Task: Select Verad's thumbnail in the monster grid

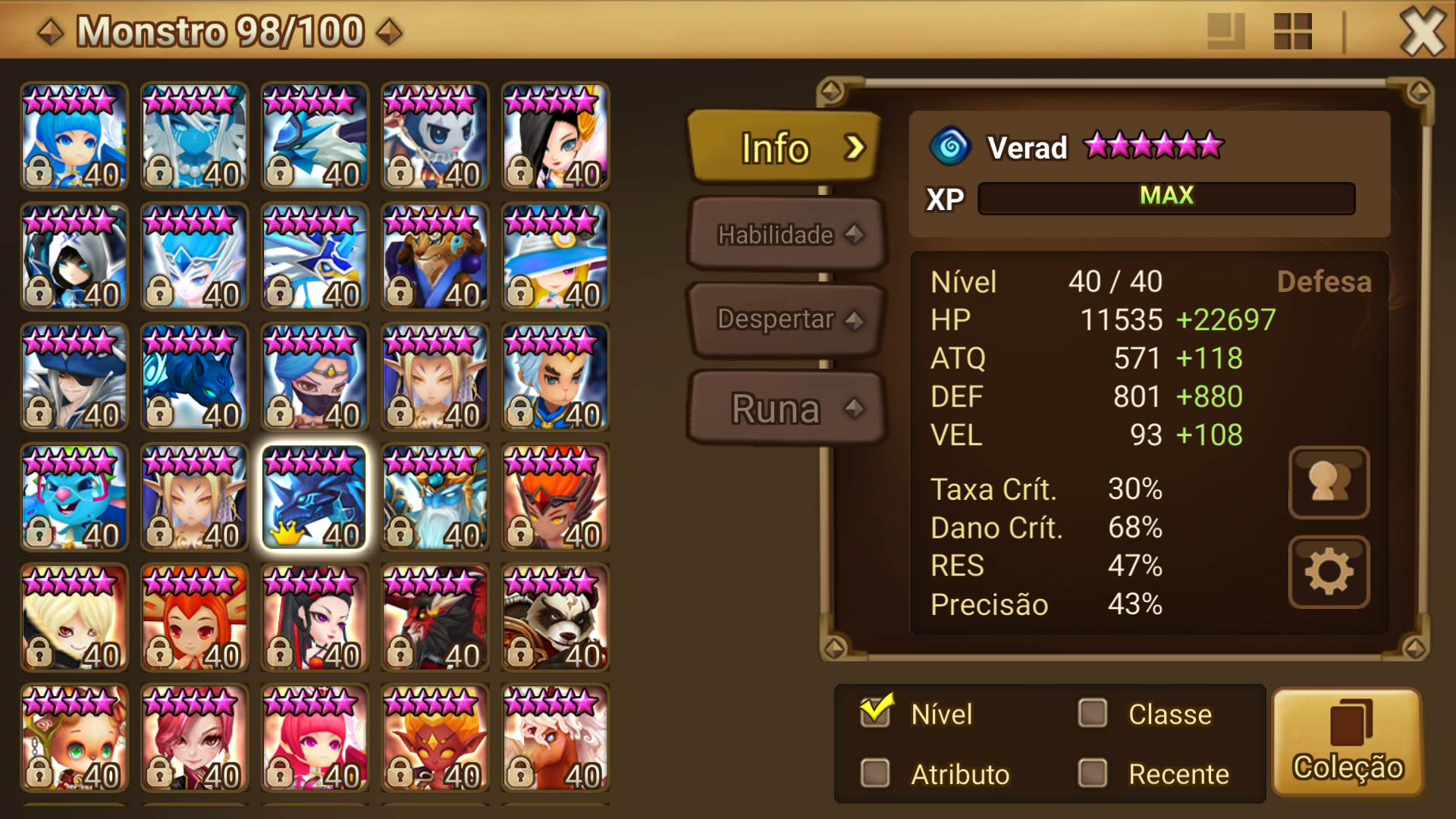Action: point(314,497)
